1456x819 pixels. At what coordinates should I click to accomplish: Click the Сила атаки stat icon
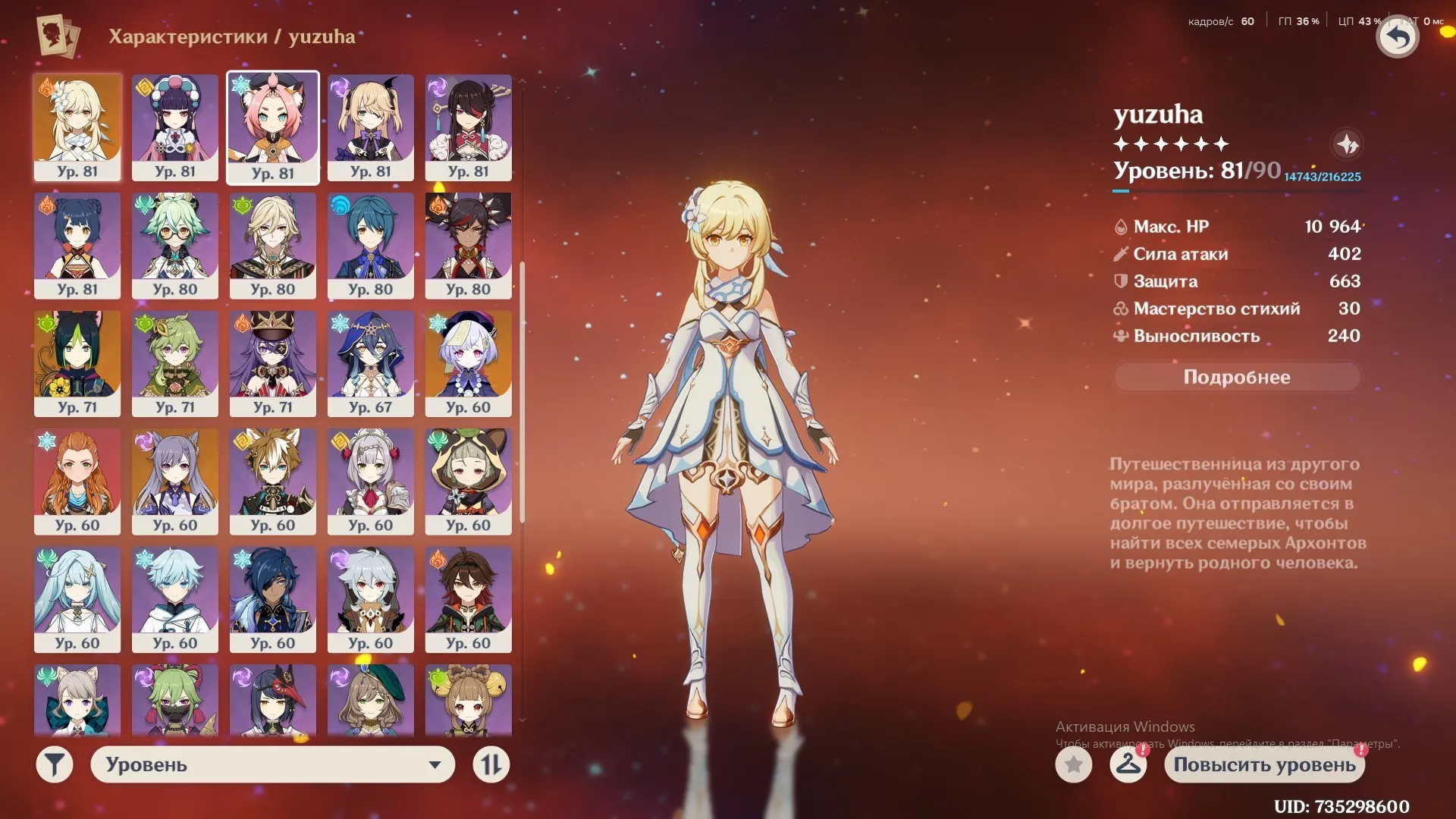1120,253
